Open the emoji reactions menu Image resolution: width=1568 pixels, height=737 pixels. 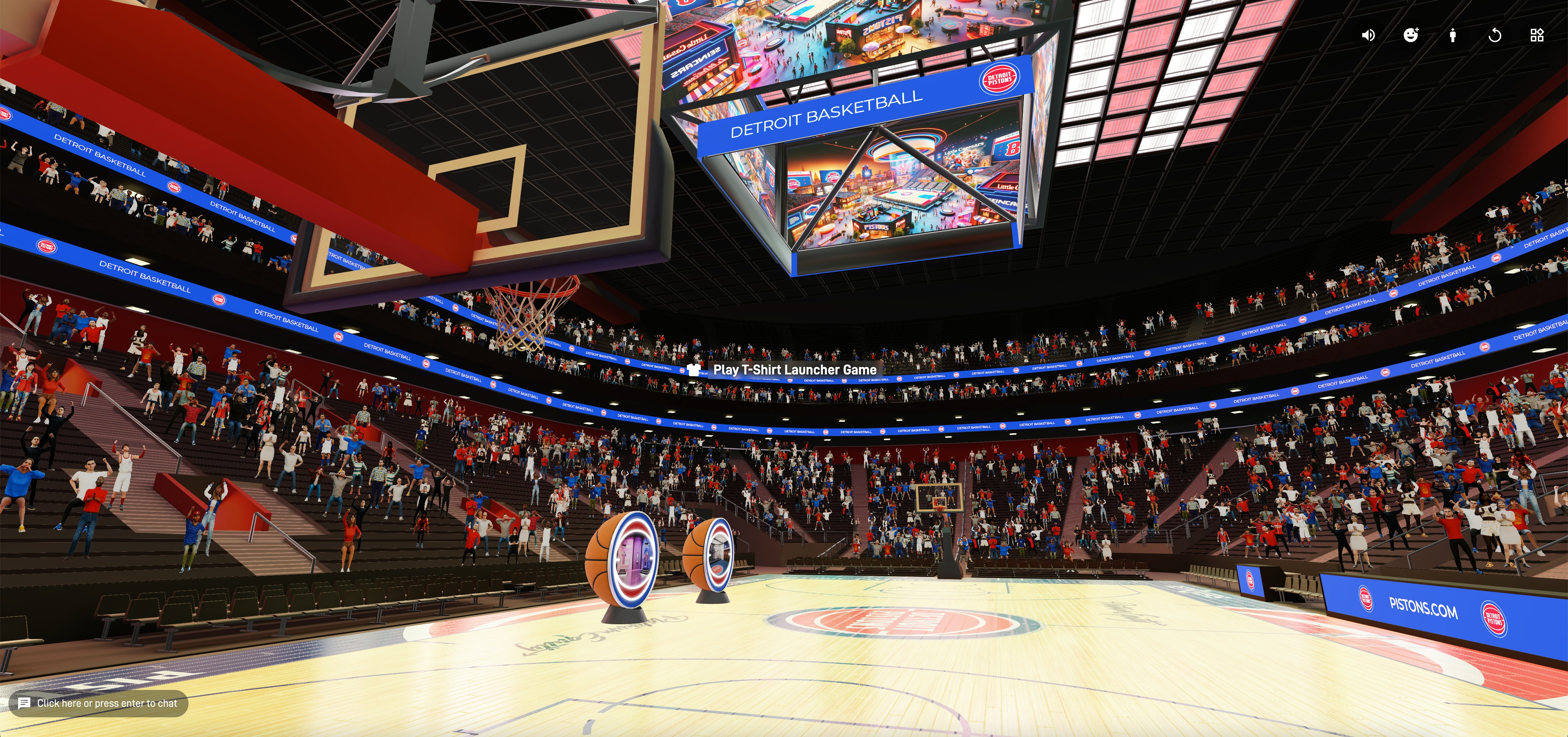[x=1411, y=35]
